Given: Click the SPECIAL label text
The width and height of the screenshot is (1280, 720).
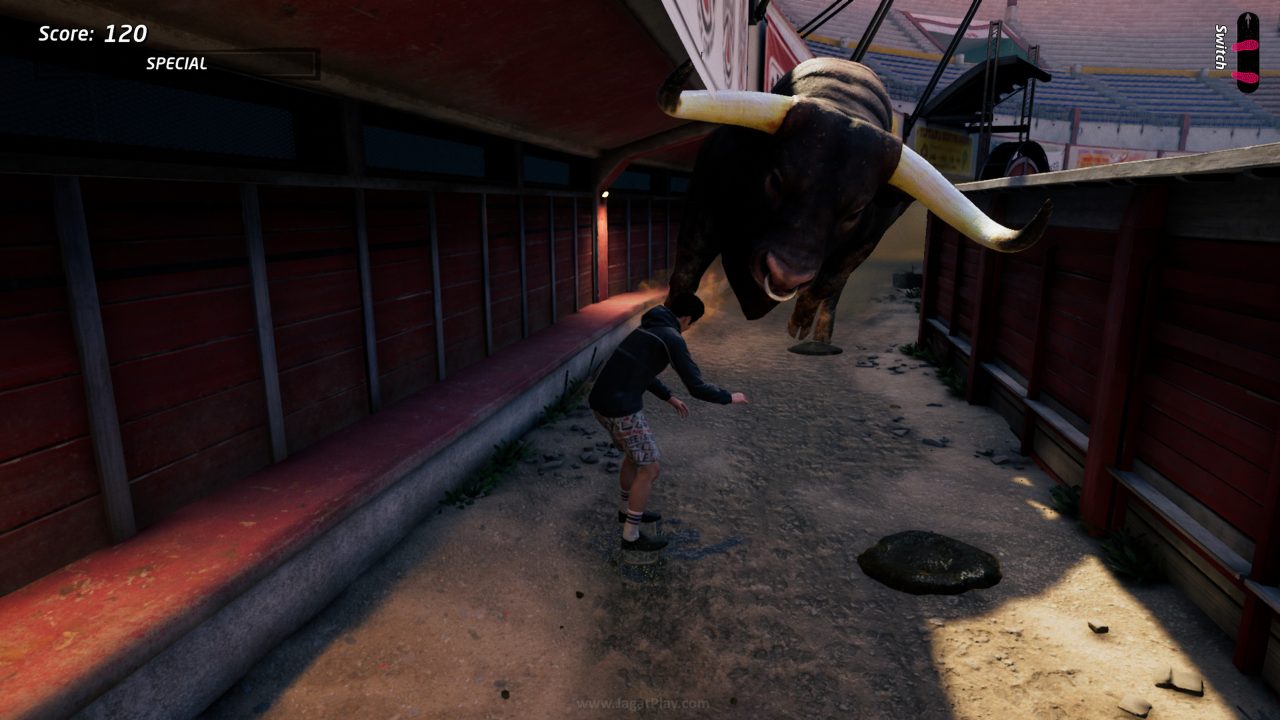Looking at the screenshot, I should pyautogui.click(x=178, y=63).
